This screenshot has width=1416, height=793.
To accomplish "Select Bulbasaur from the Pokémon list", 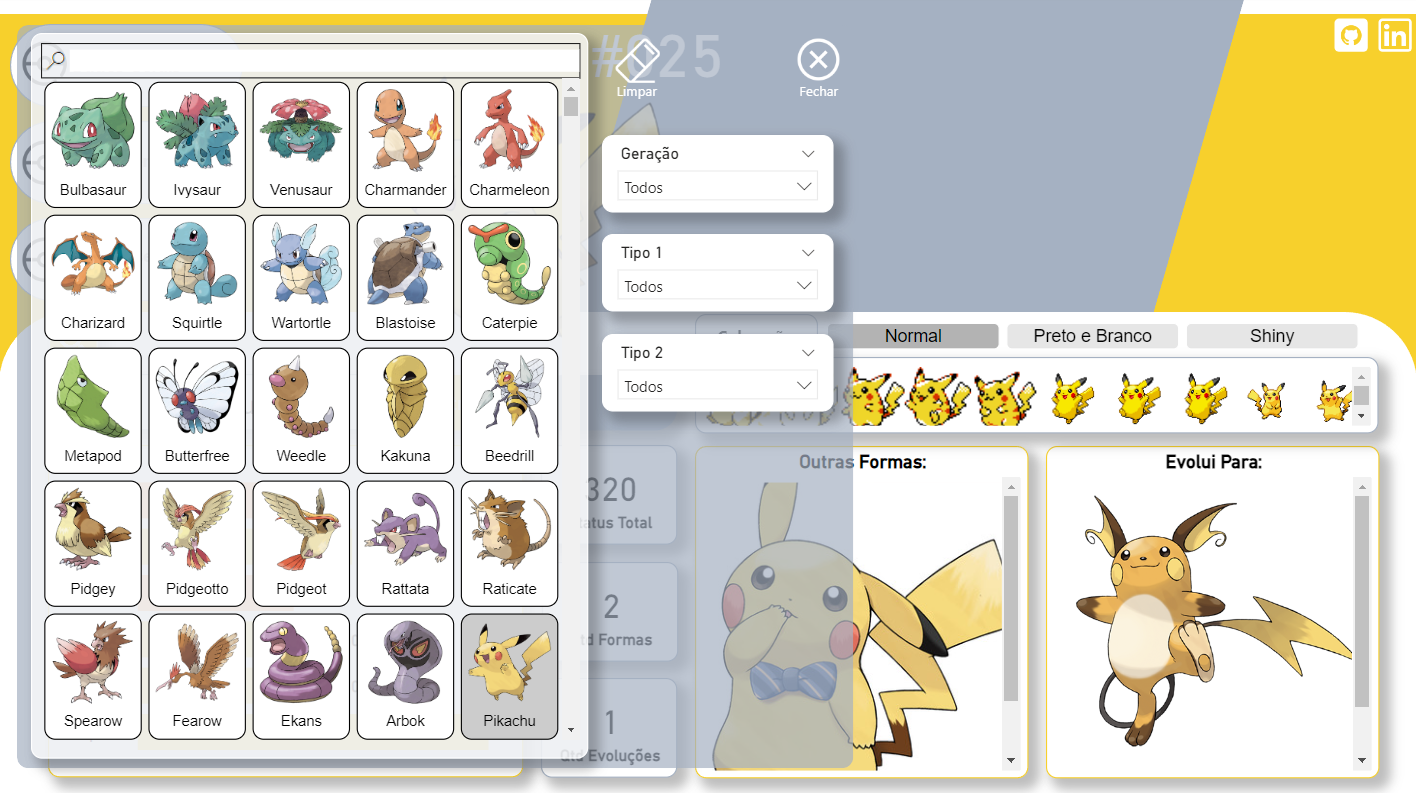I will (x=92, y=143).
